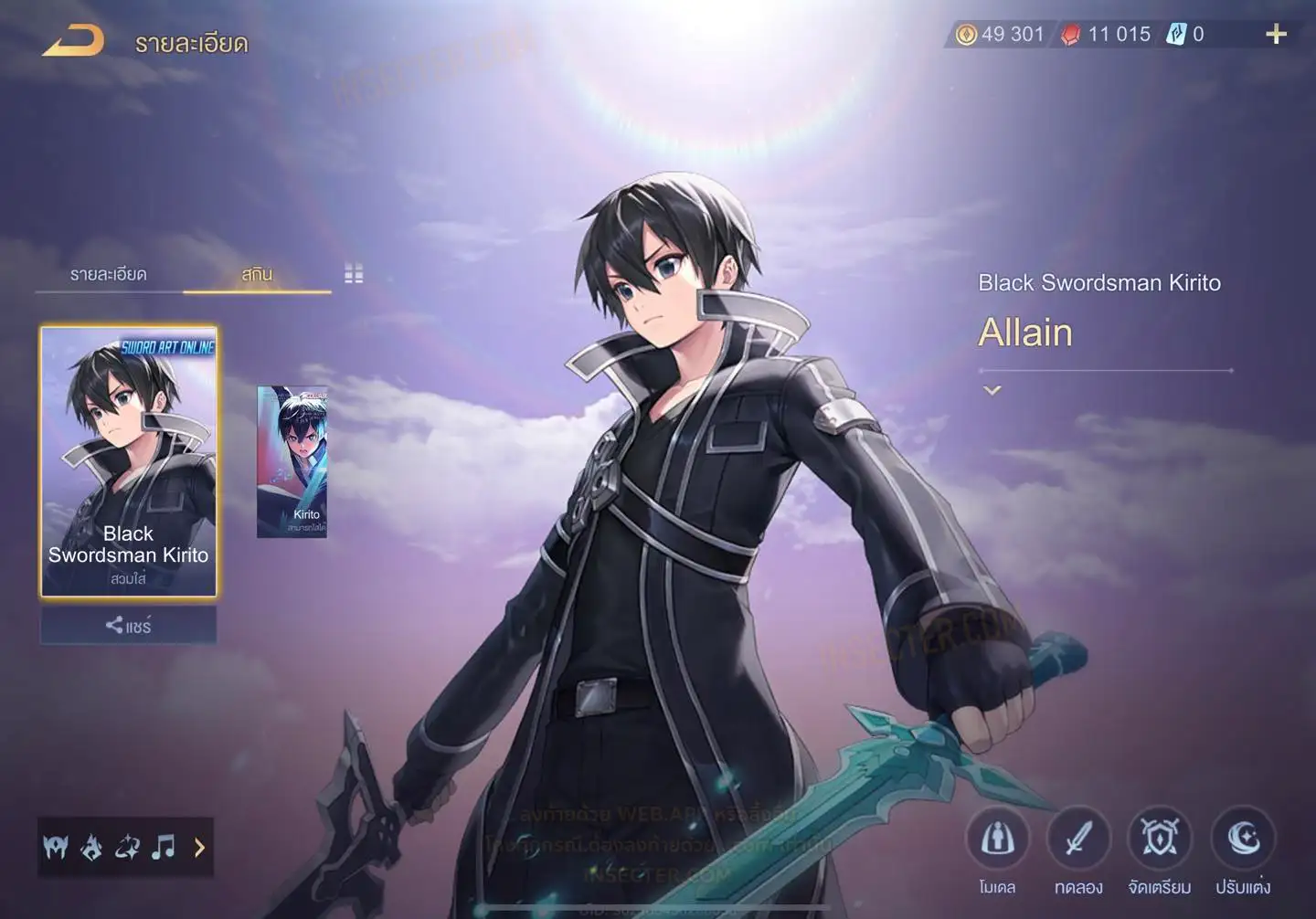Image resolution: width=1316 pixels, height=919 pixels.
Task: Start a ทดลอง trial with the sword icon
Action: click(1078, 840)
